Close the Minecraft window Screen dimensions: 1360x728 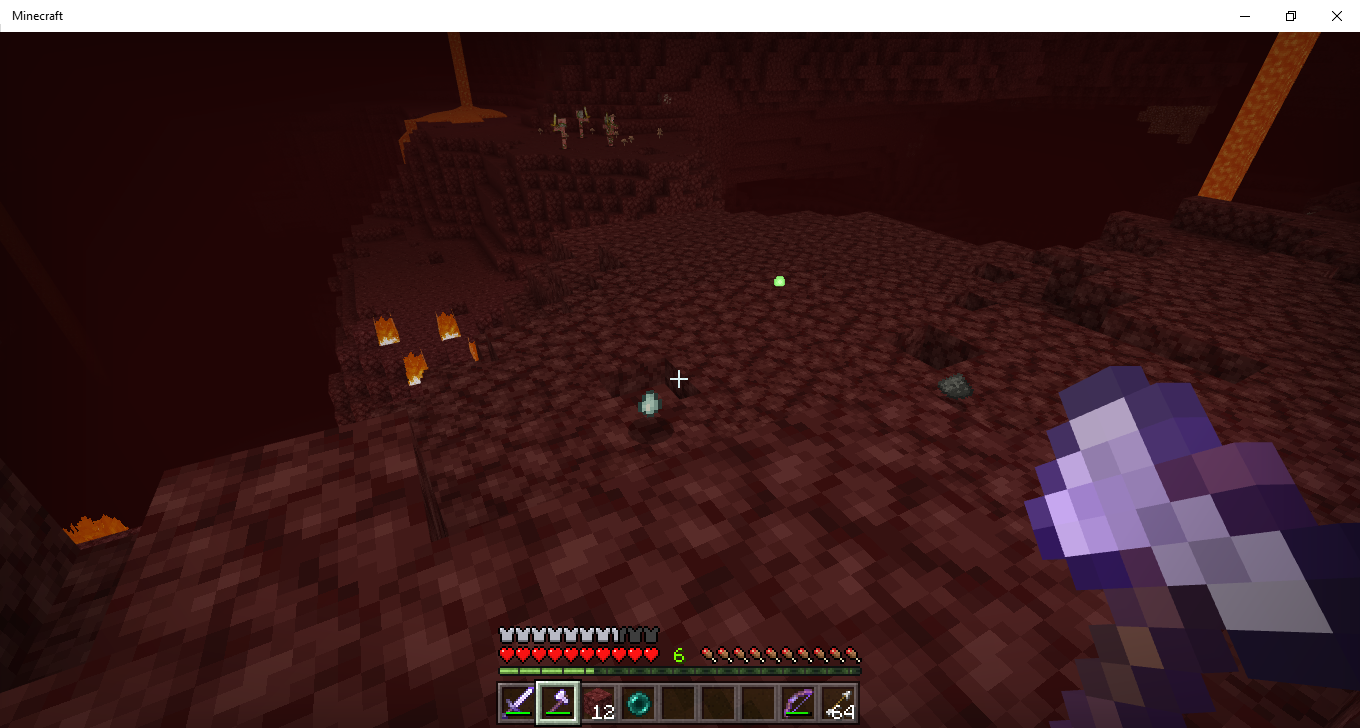click(1337, 16)
